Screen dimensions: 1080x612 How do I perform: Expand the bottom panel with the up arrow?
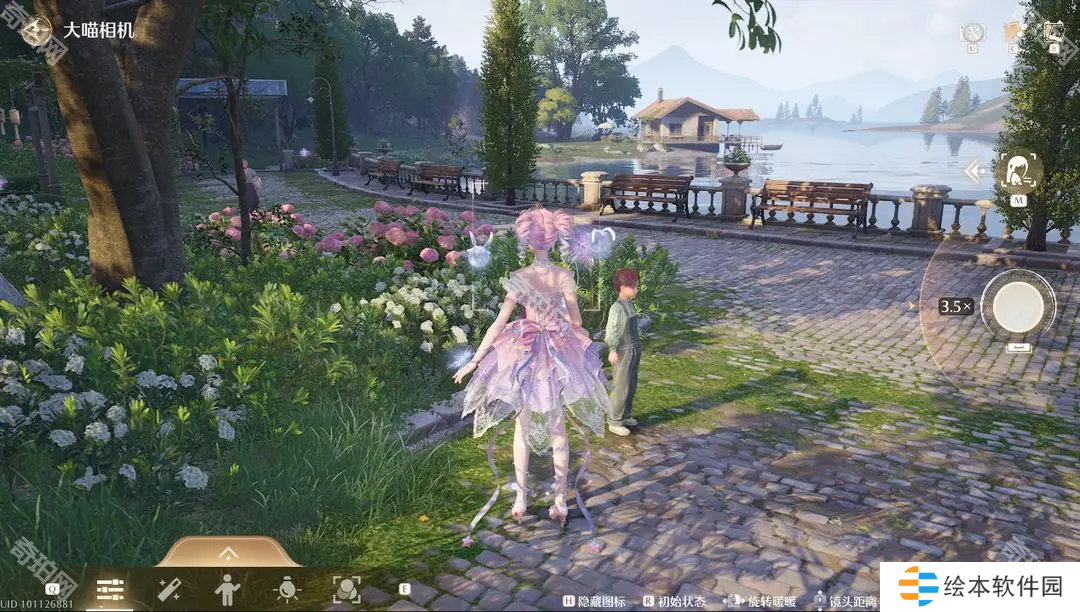click(228, 553)
